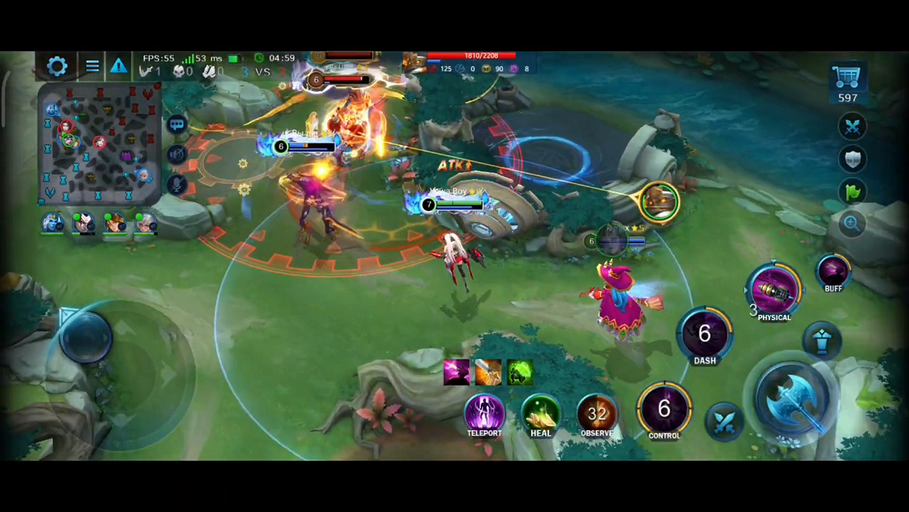Screen dimensions: 909x512
Task: Activate the Physical skill
Action: (x=774, y=290)
